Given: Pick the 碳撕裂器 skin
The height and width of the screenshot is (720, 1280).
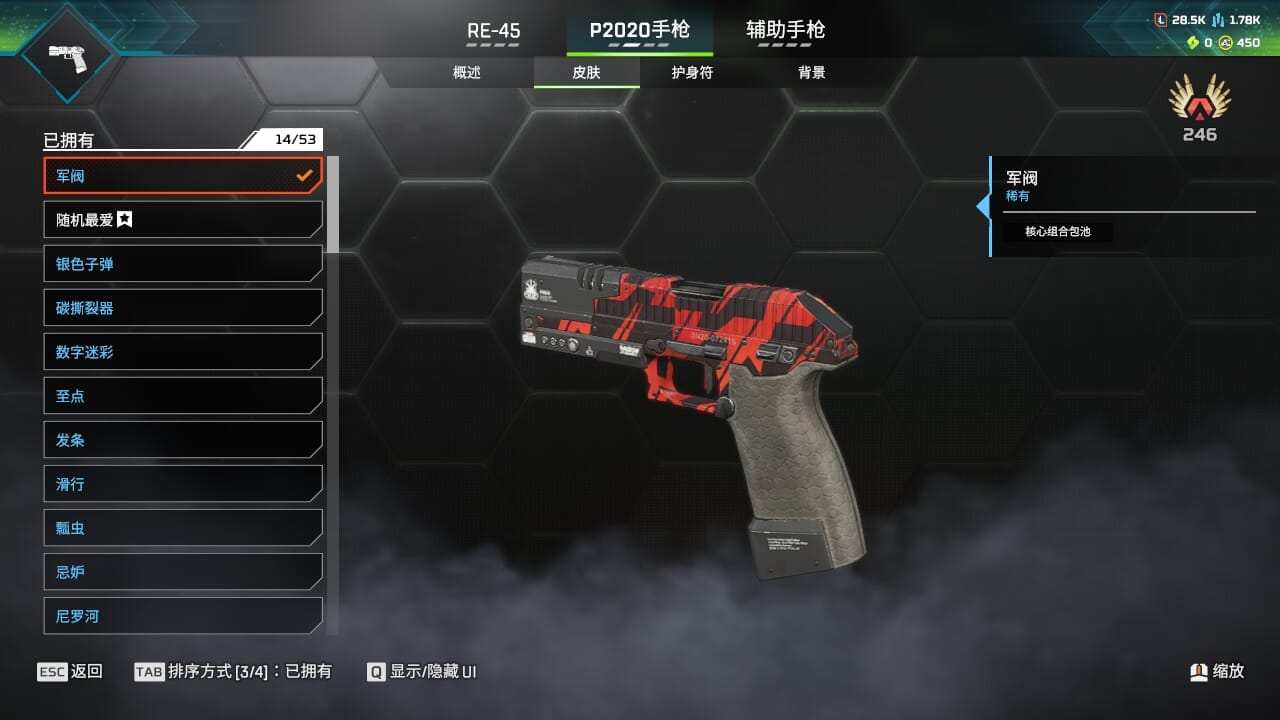Looking at the screenshot, I should click(183, 308).
